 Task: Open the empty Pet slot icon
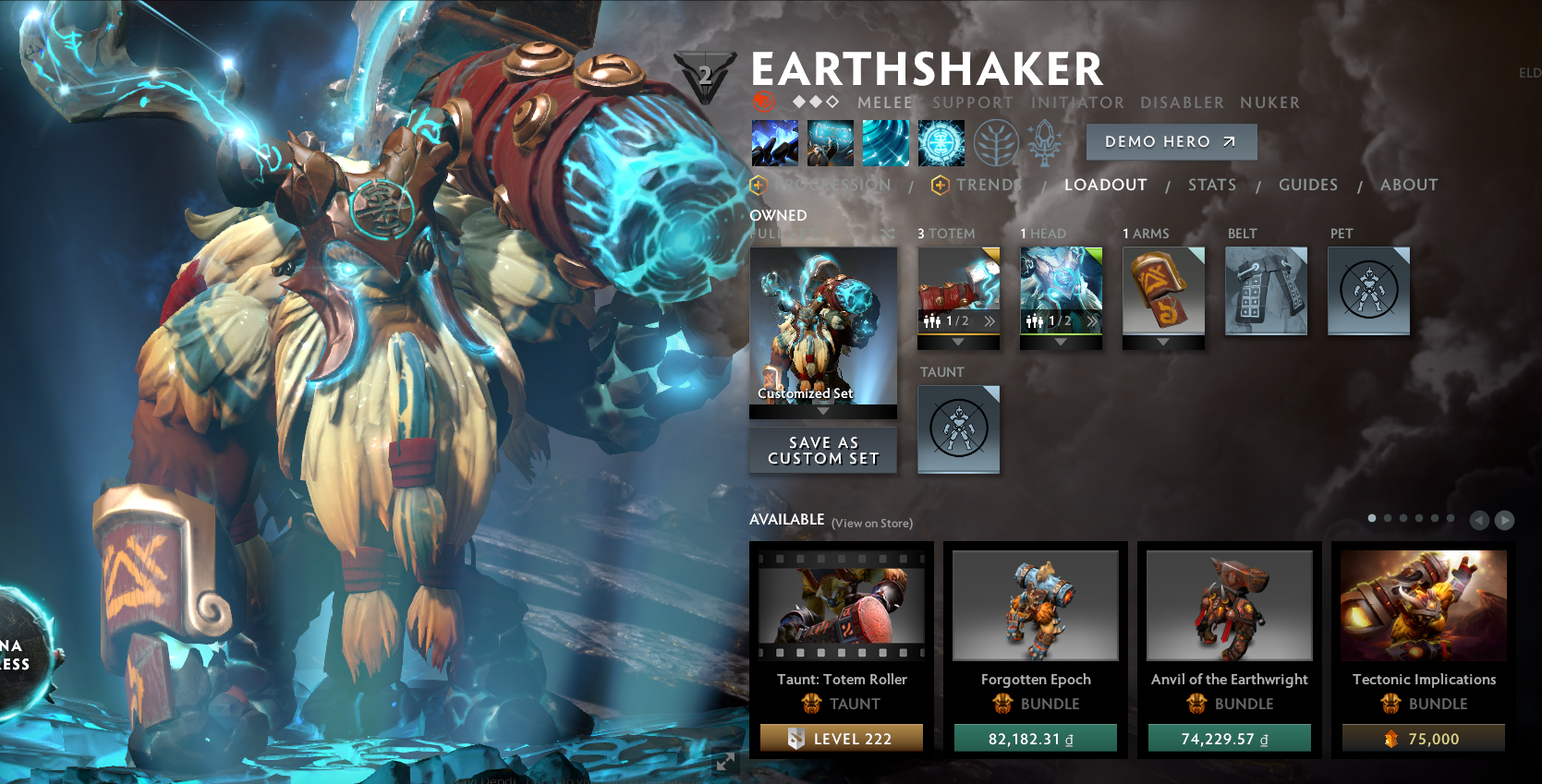pos(1368,291)
